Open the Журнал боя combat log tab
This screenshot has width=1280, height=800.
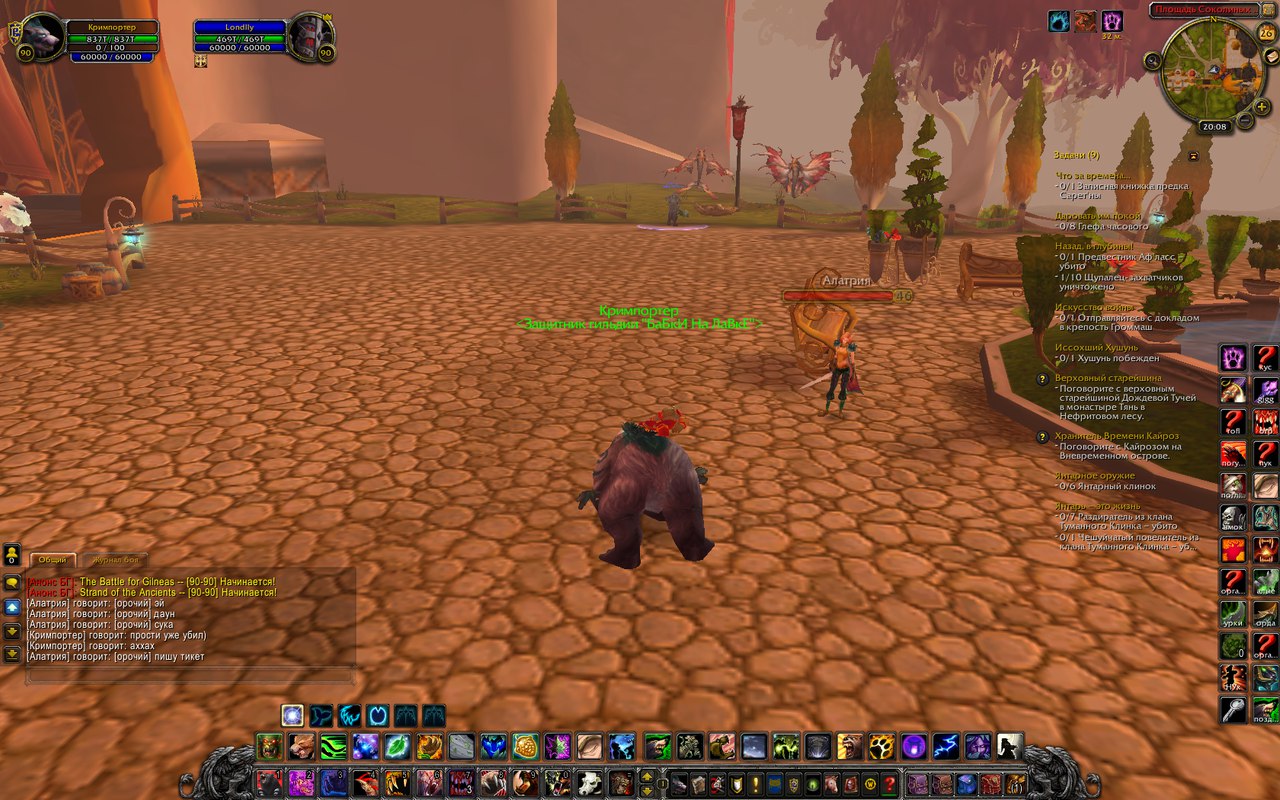[114, 560]
